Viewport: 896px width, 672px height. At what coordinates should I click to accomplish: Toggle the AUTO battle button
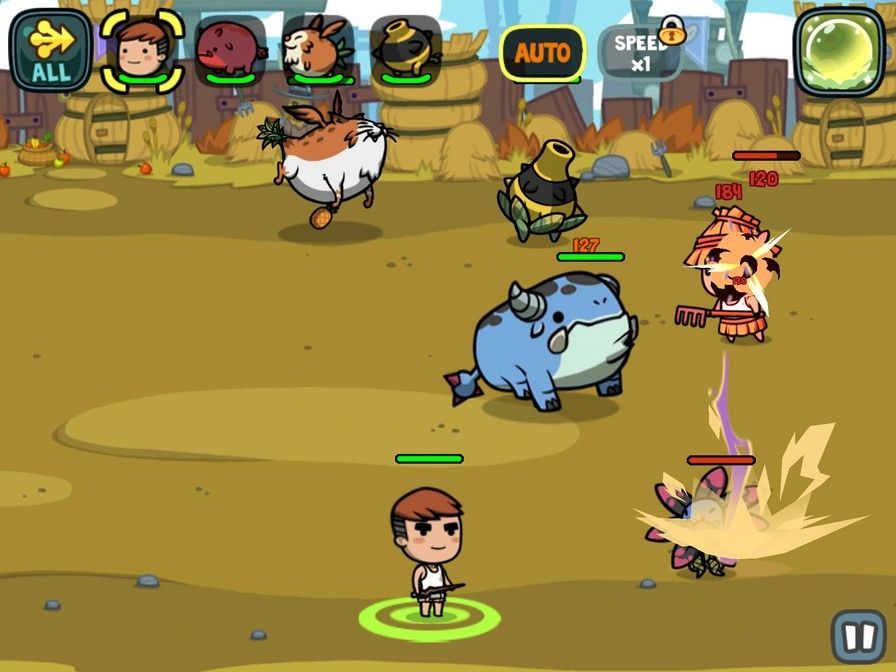click(x=542, y=52)
